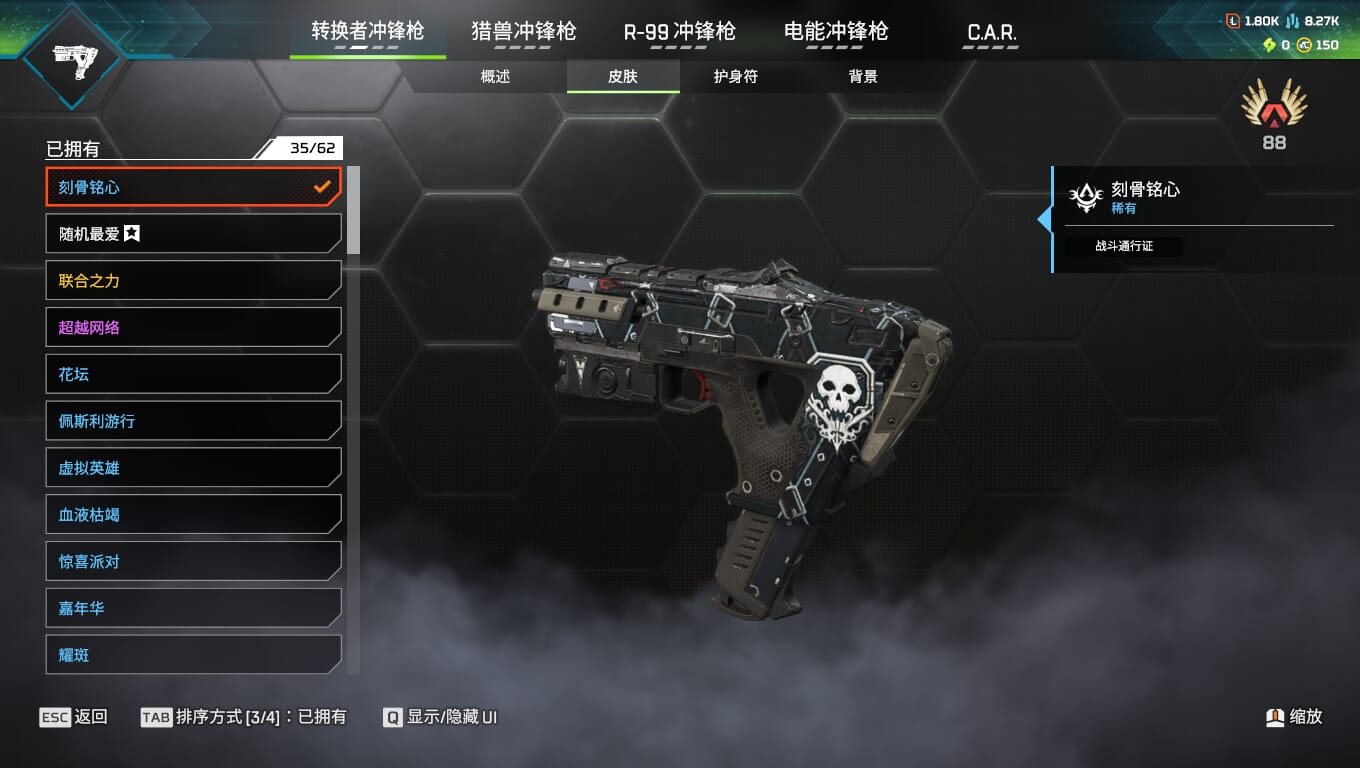Image resolution: width=1360 pixels, height=768 pixels.
Task: Switch to the 转换者冲锋枪 weapon tab
Action: [x=367, y=31]
